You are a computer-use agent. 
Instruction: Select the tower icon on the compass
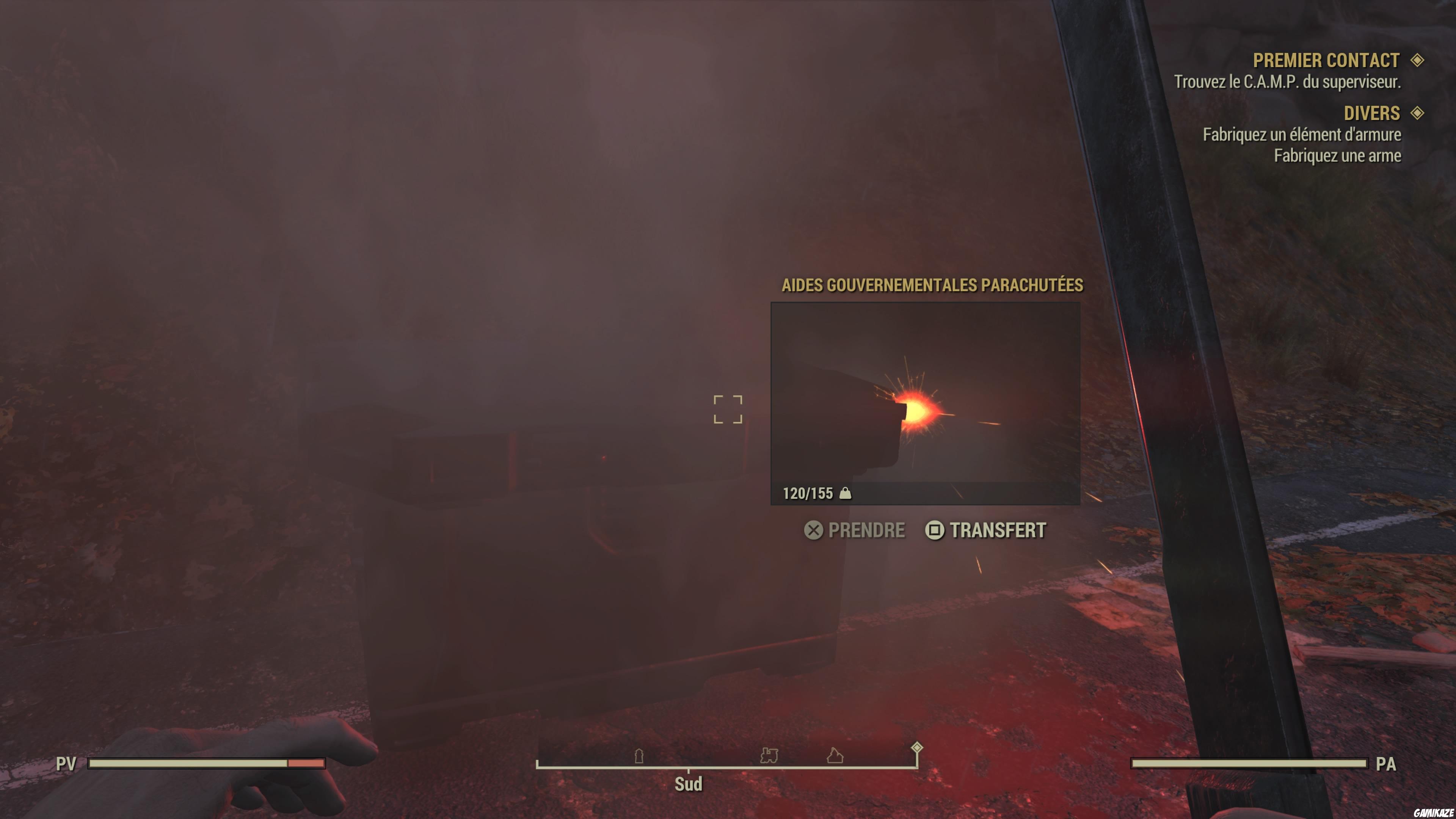pos(639,756)
